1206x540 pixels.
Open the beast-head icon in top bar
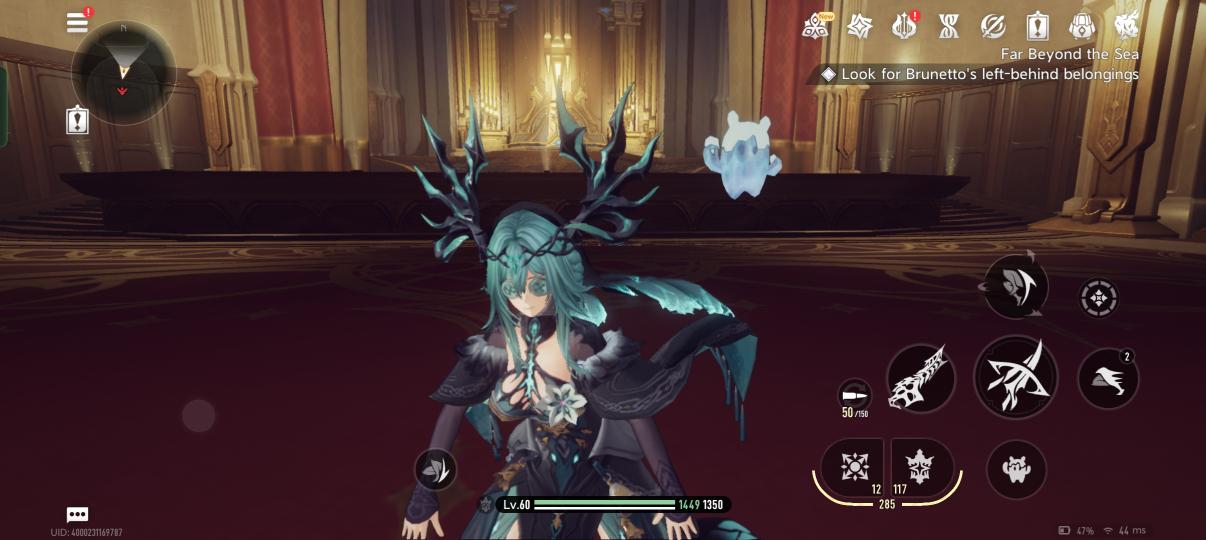(1126, 26)
